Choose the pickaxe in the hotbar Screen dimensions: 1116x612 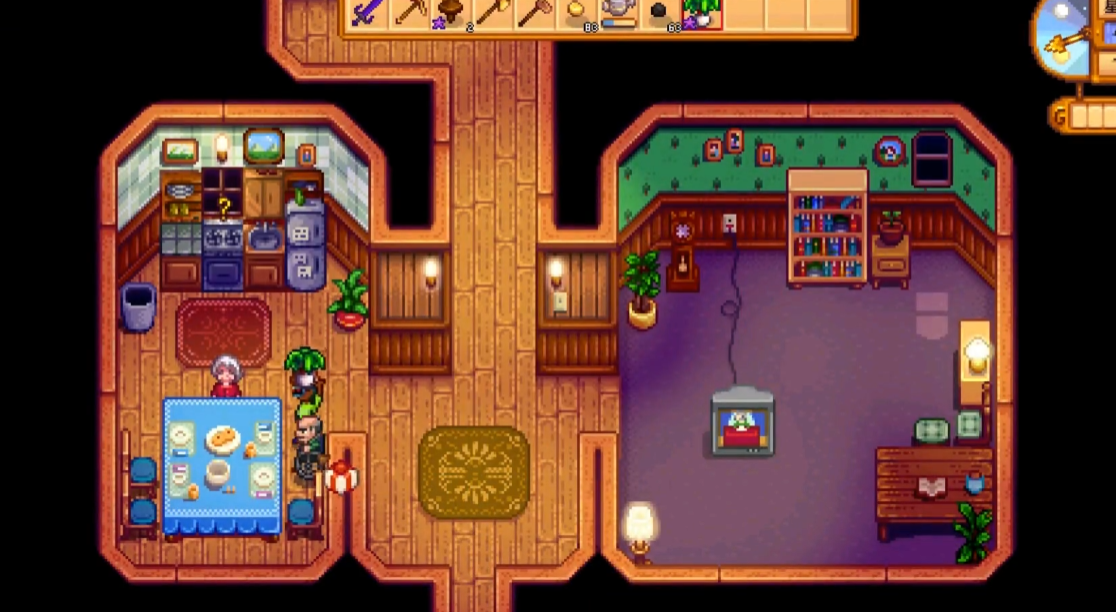409,13
